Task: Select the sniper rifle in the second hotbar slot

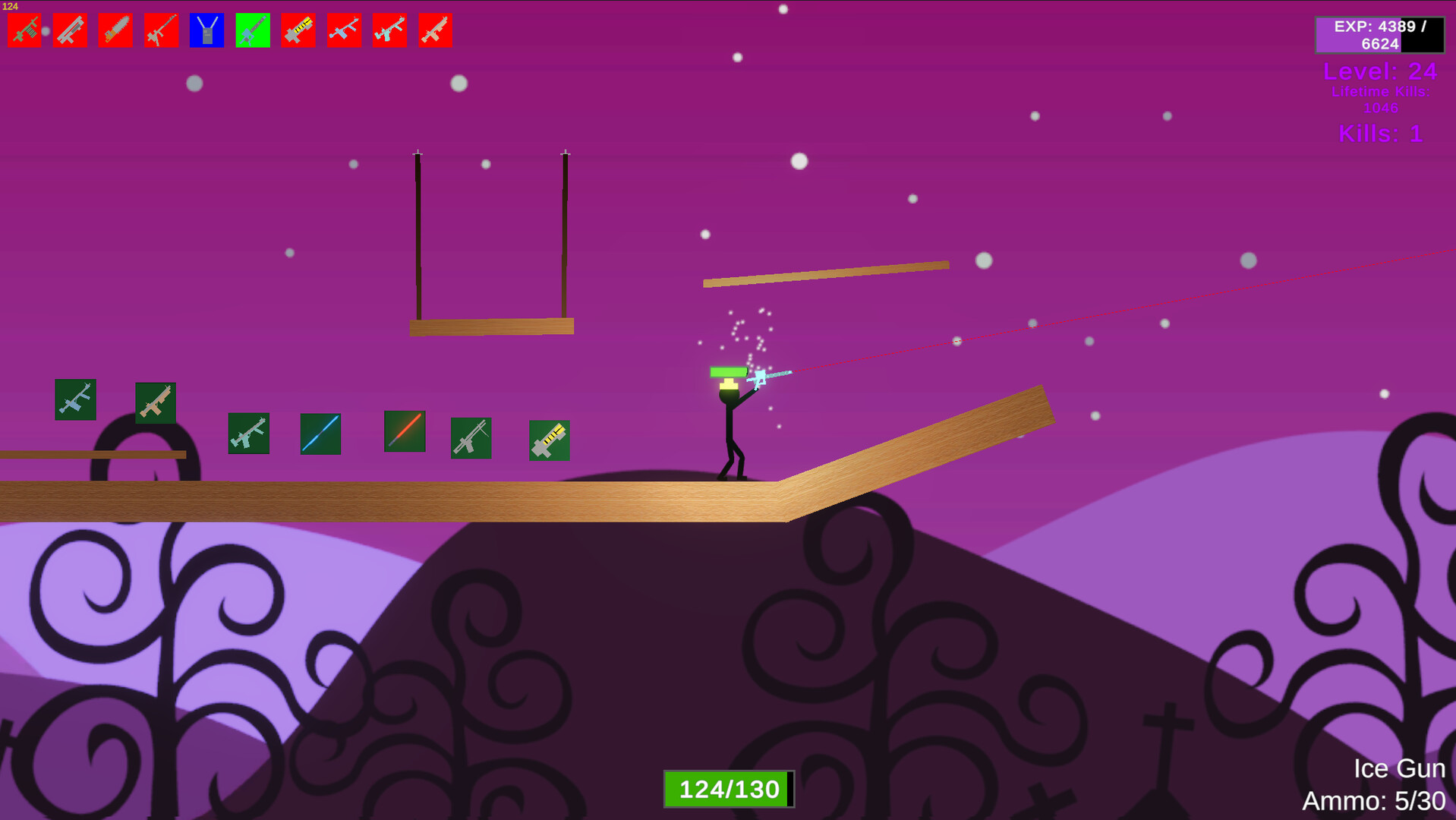Action: (70, 29)
